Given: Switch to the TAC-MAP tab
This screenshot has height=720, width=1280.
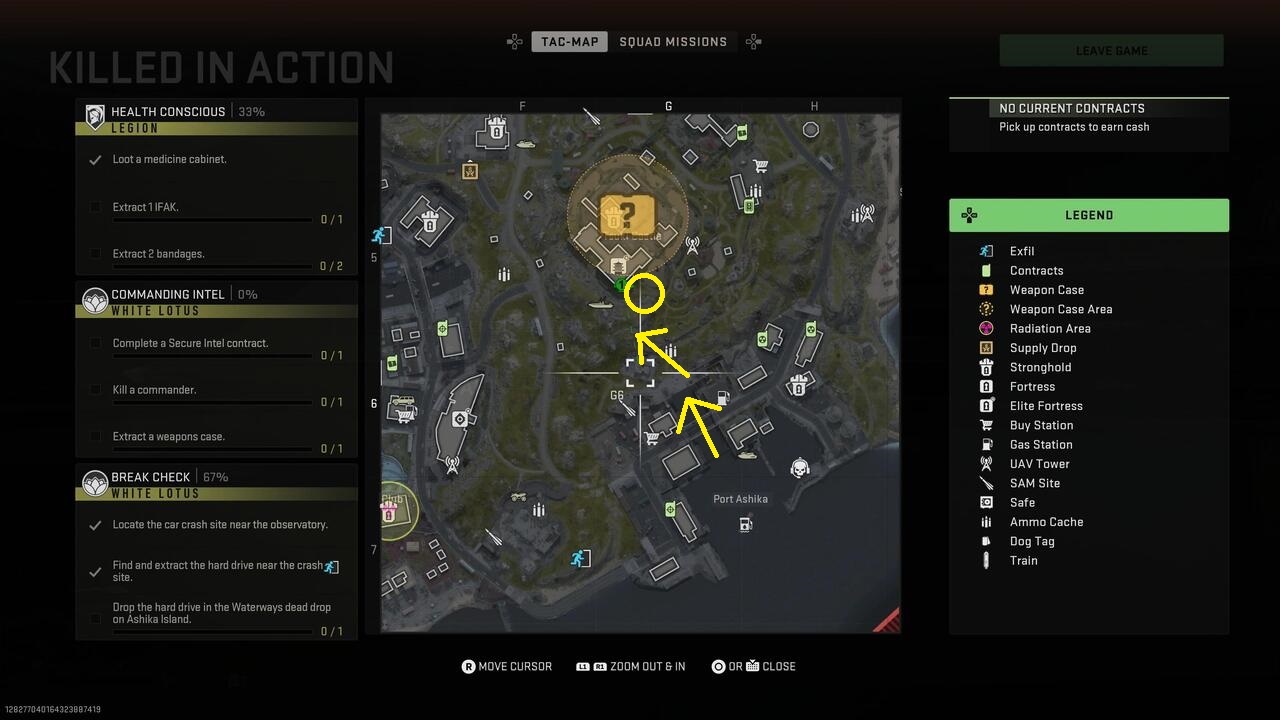Looking at the screenshot, I should pyautogui.click(x=570, y=42).
